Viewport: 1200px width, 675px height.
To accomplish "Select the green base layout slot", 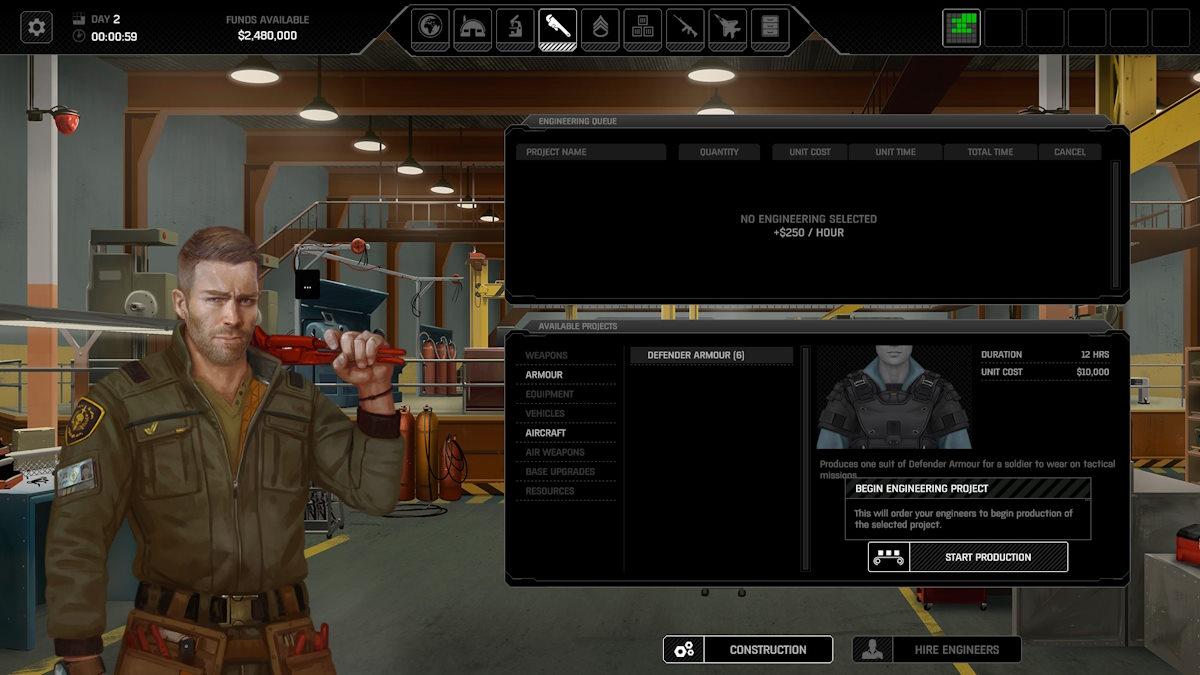I will click(x=961, y=28).
